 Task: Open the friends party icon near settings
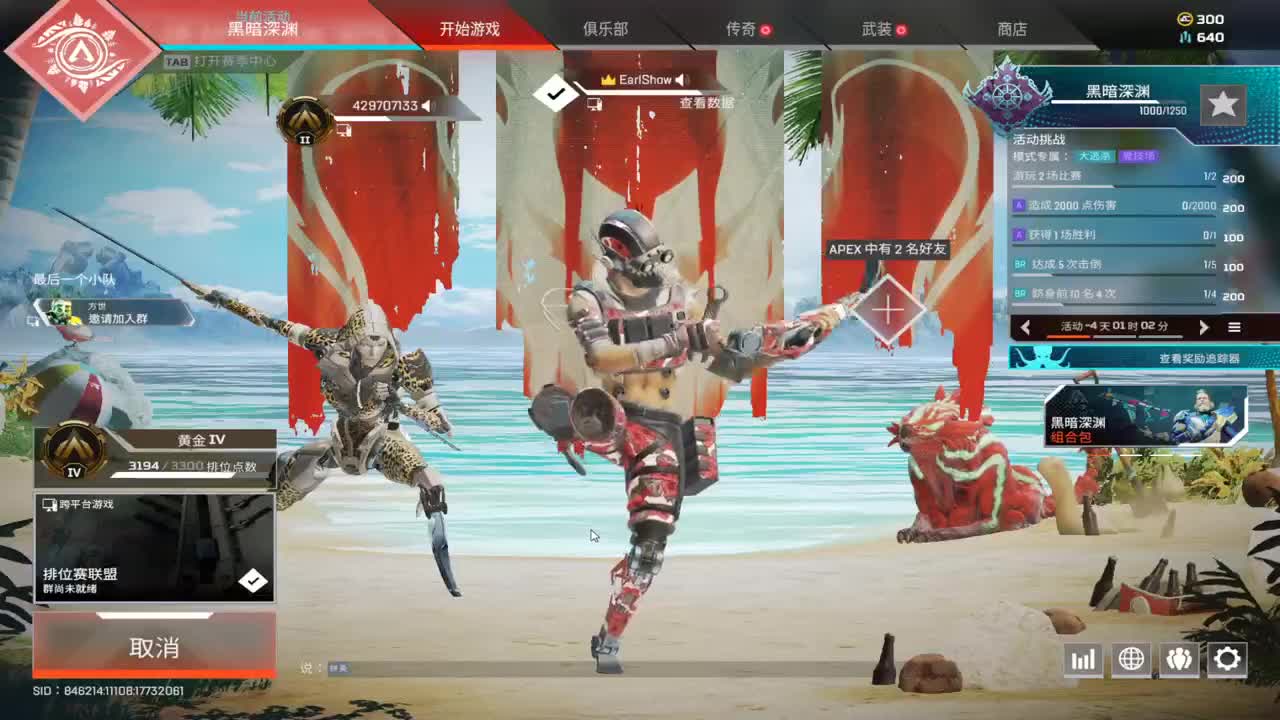coord(1179,659)
